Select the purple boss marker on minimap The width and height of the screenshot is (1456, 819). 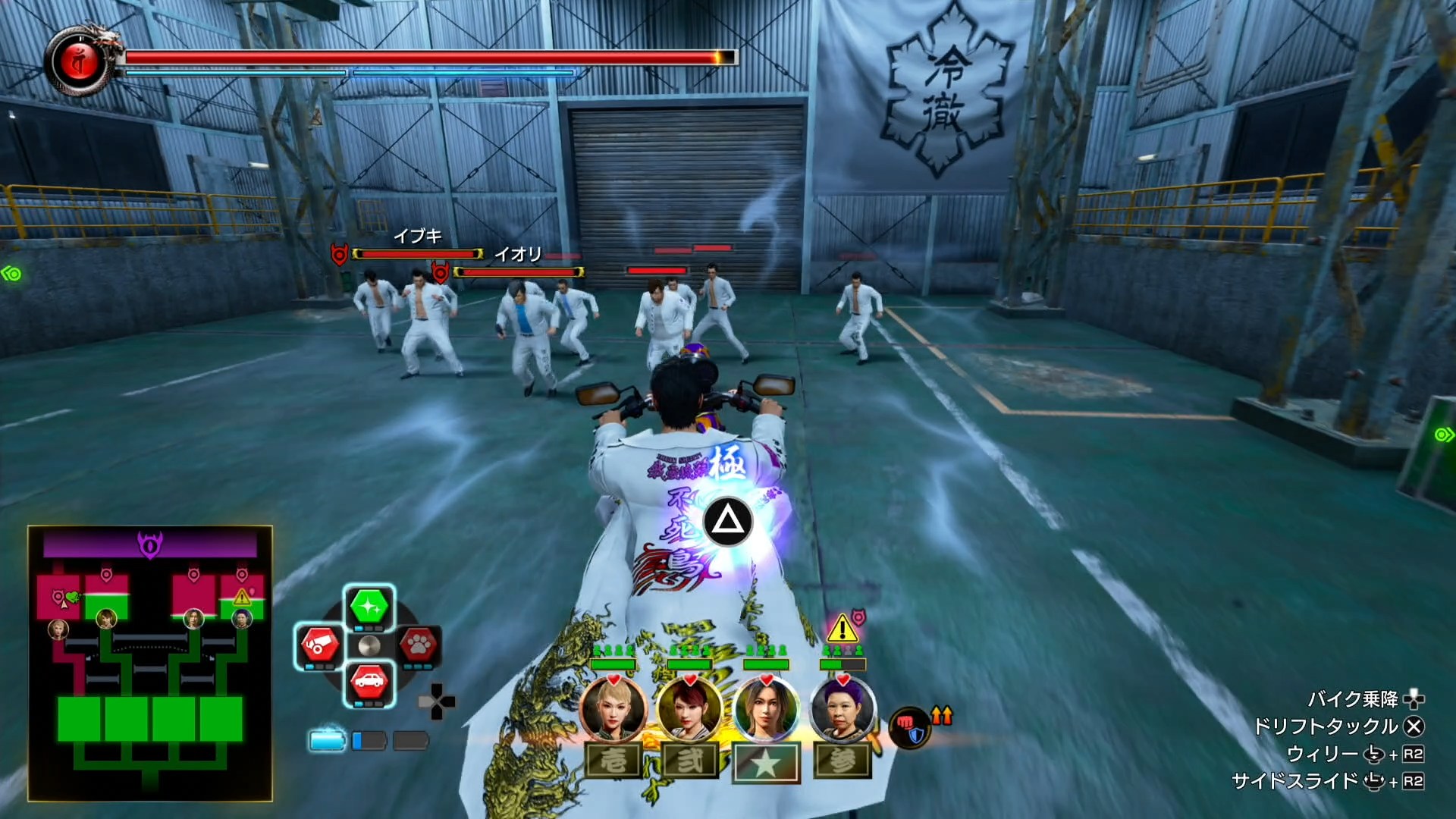149,544
